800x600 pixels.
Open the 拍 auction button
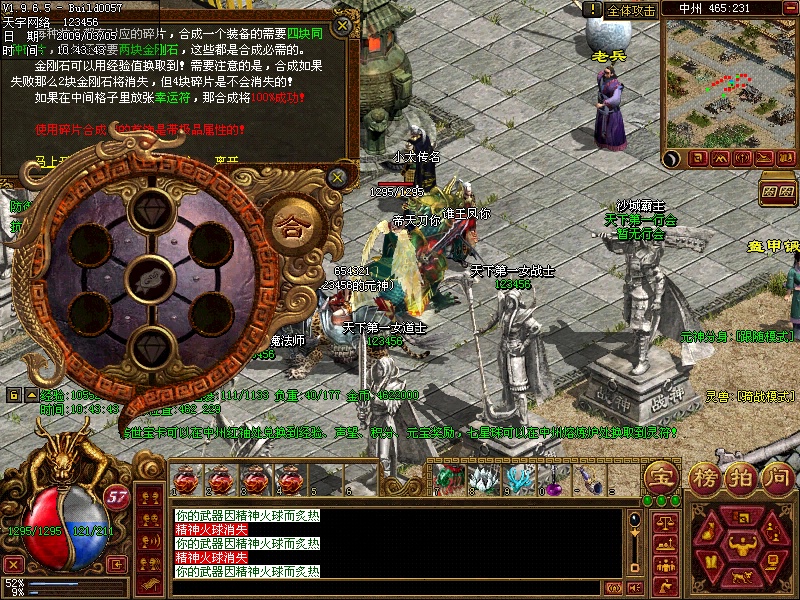pyautogui.click(x=740, y=477)
